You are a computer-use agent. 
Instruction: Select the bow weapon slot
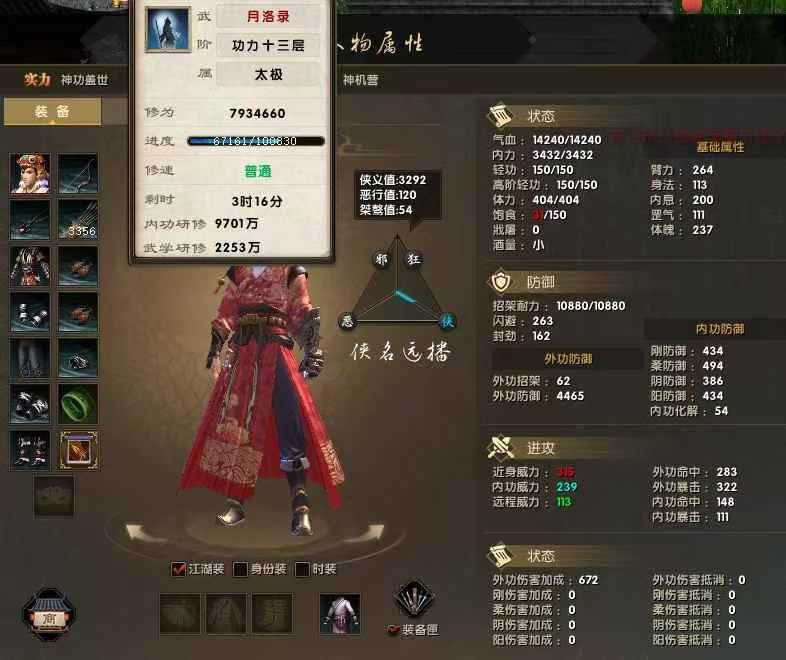coord(78,173)
